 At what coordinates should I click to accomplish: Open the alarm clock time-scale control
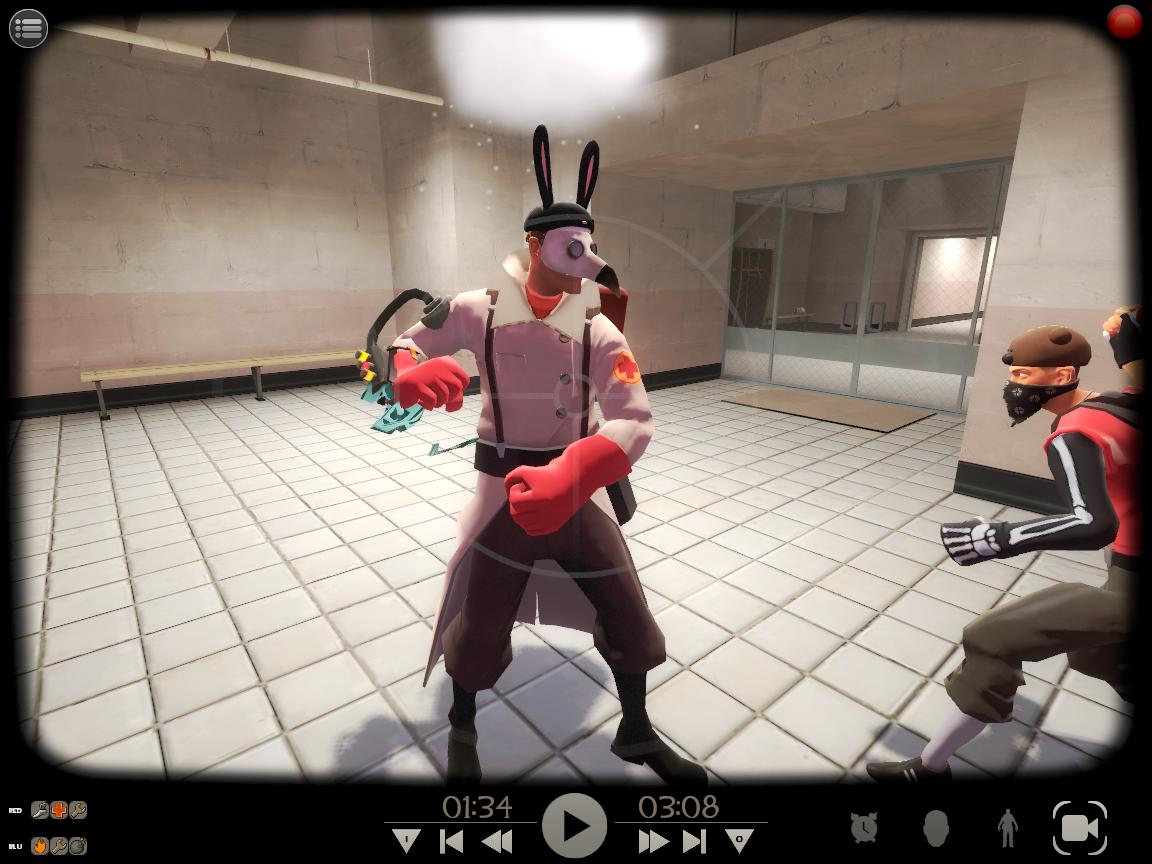point(864,827)
